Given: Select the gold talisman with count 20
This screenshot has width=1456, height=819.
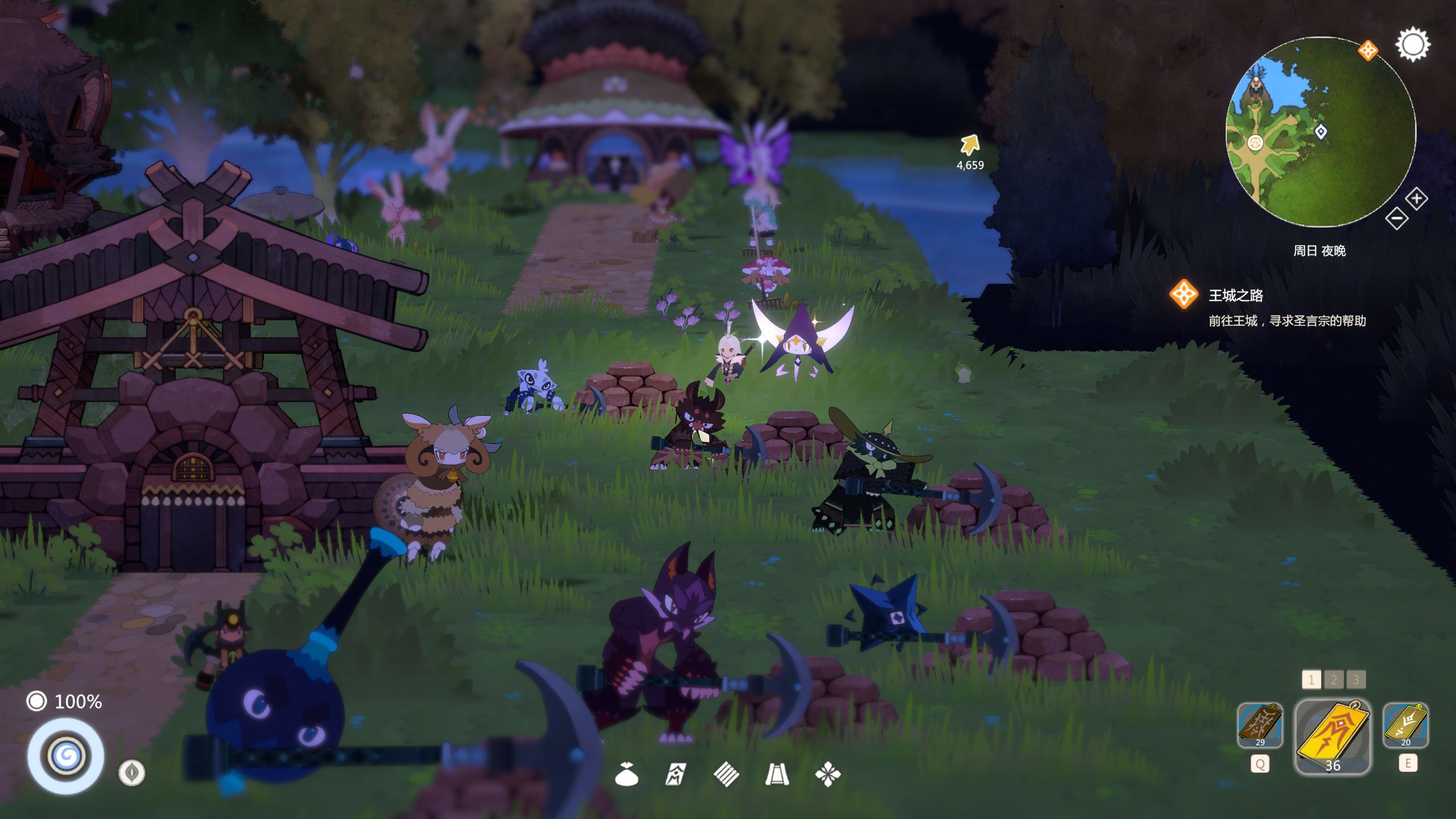Looking at the screenshot, I should point(1405,725).
